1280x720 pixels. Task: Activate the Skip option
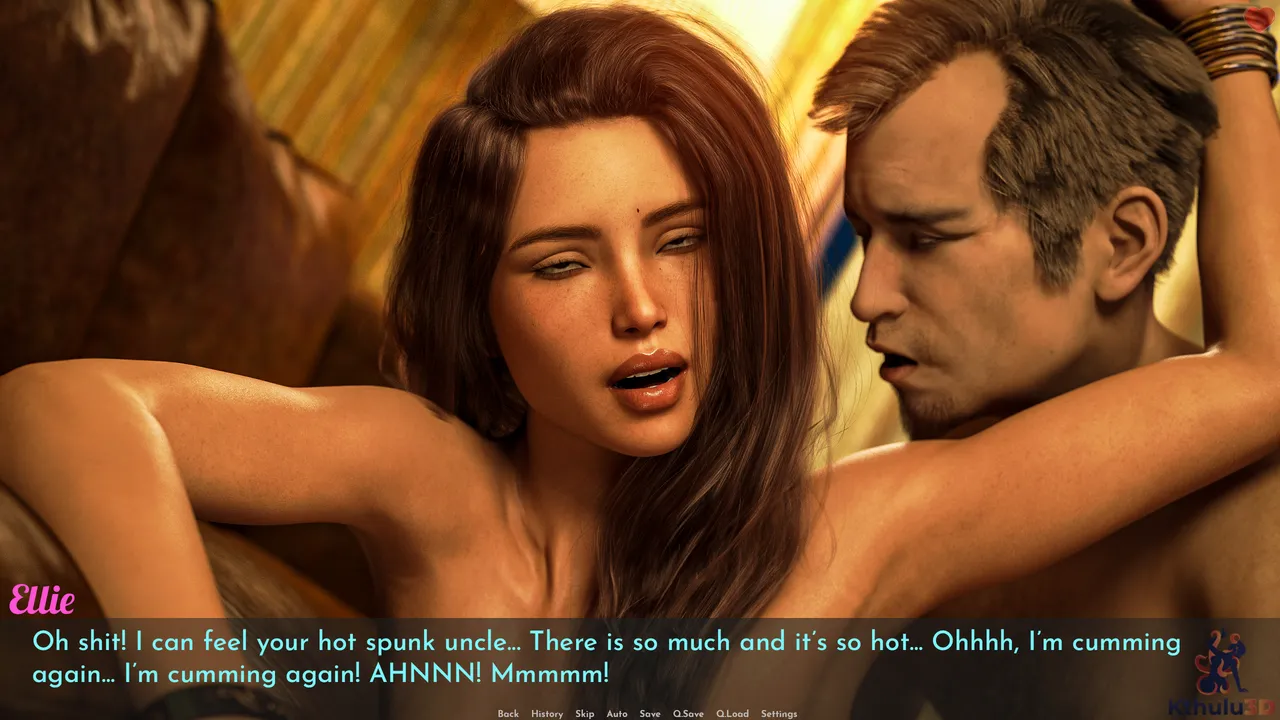(x=584, y=714)
